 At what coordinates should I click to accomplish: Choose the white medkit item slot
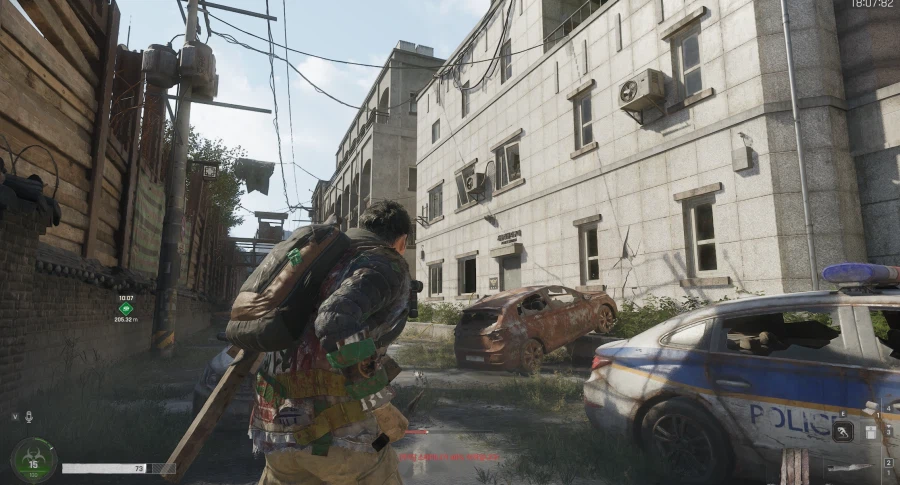871,432
